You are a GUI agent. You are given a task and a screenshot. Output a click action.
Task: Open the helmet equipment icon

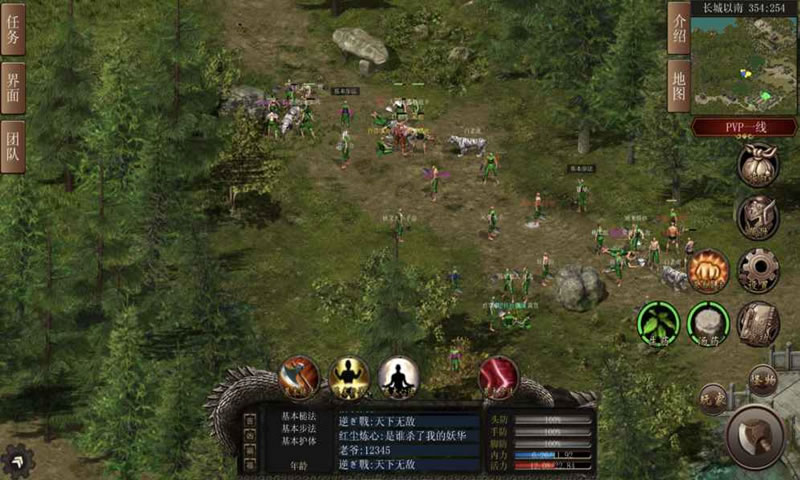[758, 217]
